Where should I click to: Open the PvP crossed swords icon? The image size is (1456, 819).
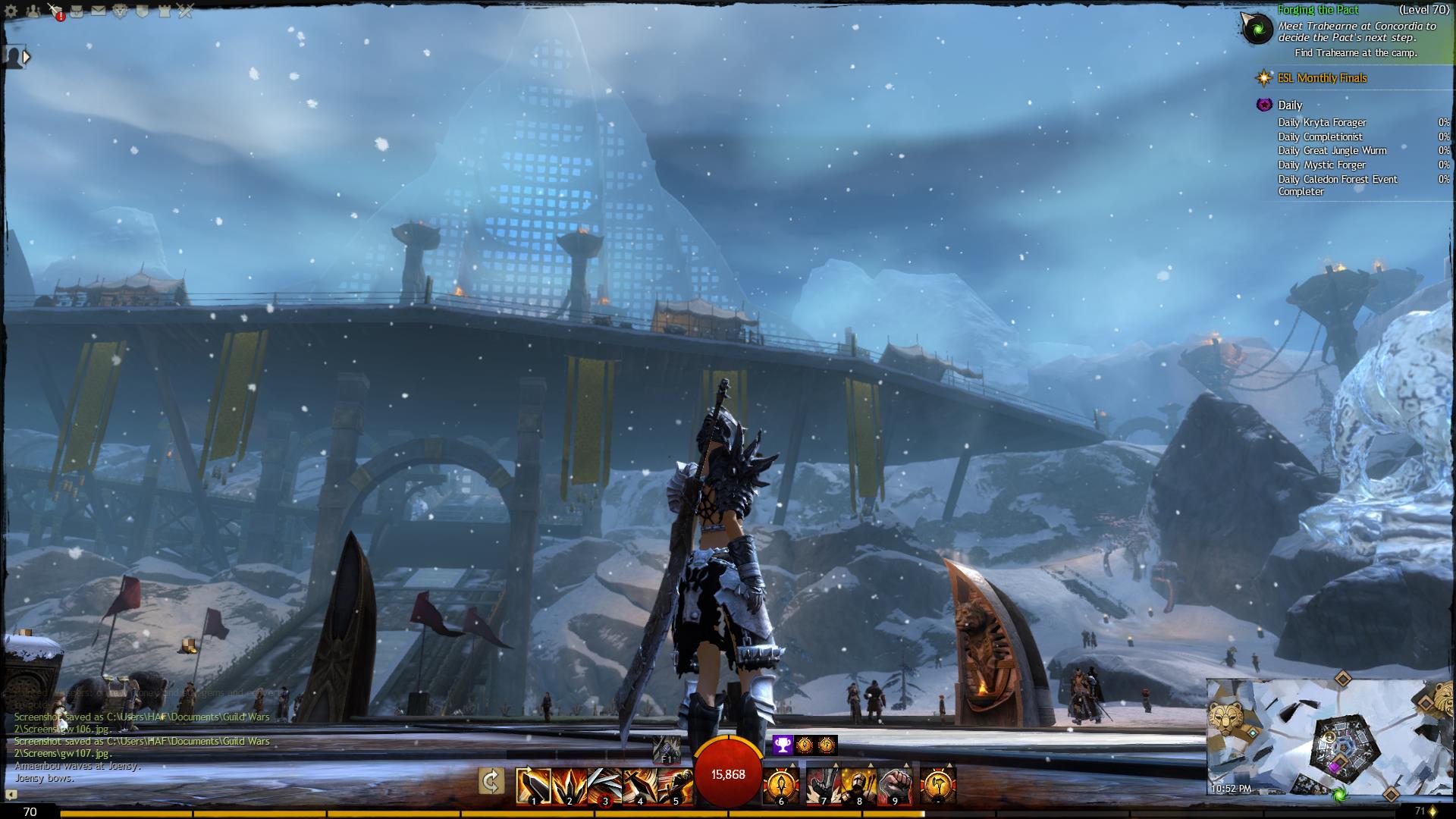click(x=186, y=11)
